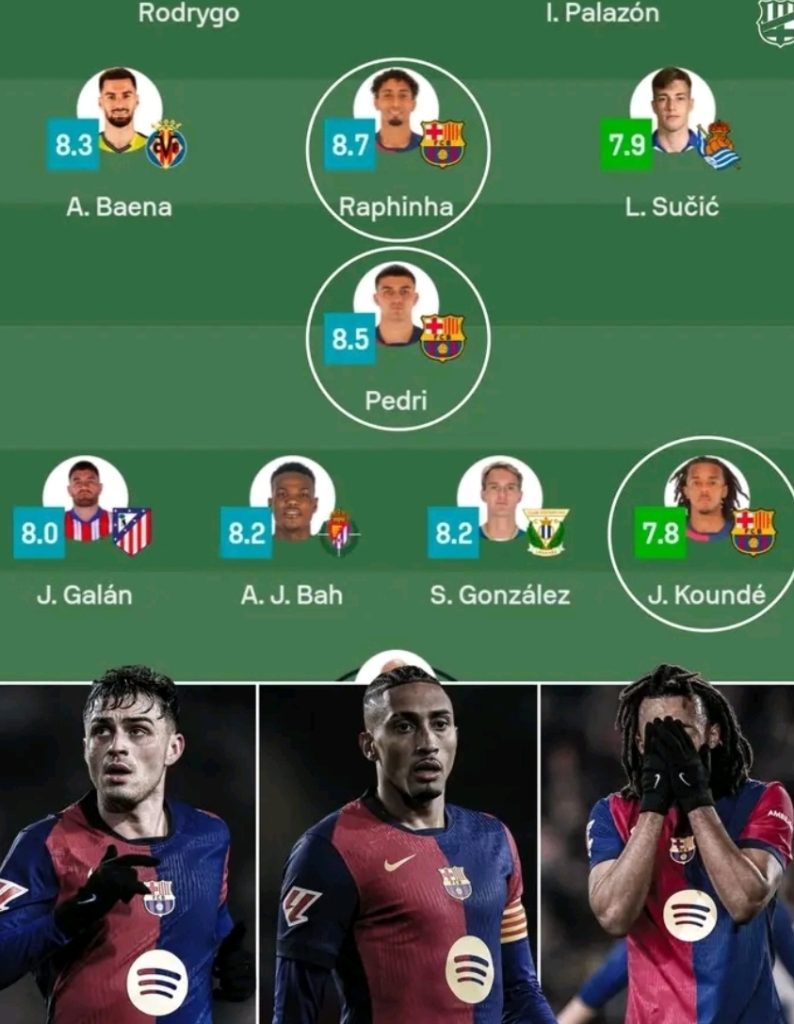Open photo of player covering face with gloves
794x1024 pixels.
pyautogui.click(x=667, y=852)
